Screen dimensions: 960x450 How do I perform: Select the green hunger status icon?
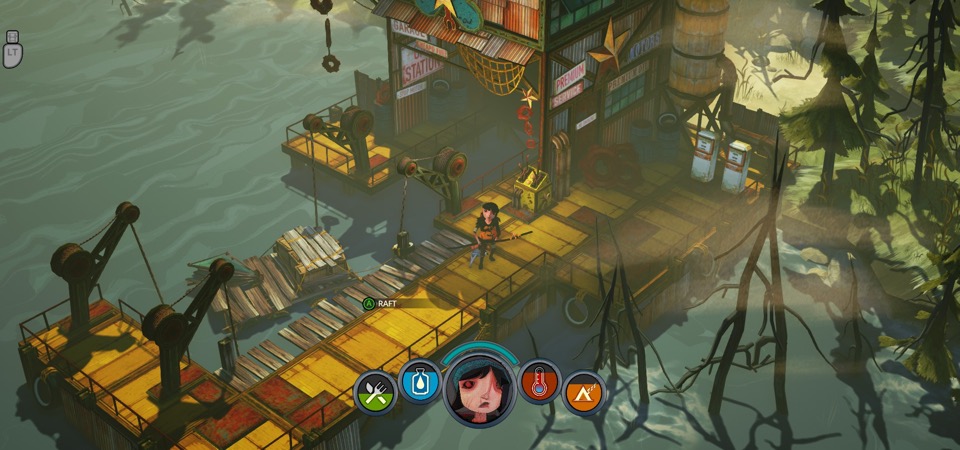click(375, 392)
